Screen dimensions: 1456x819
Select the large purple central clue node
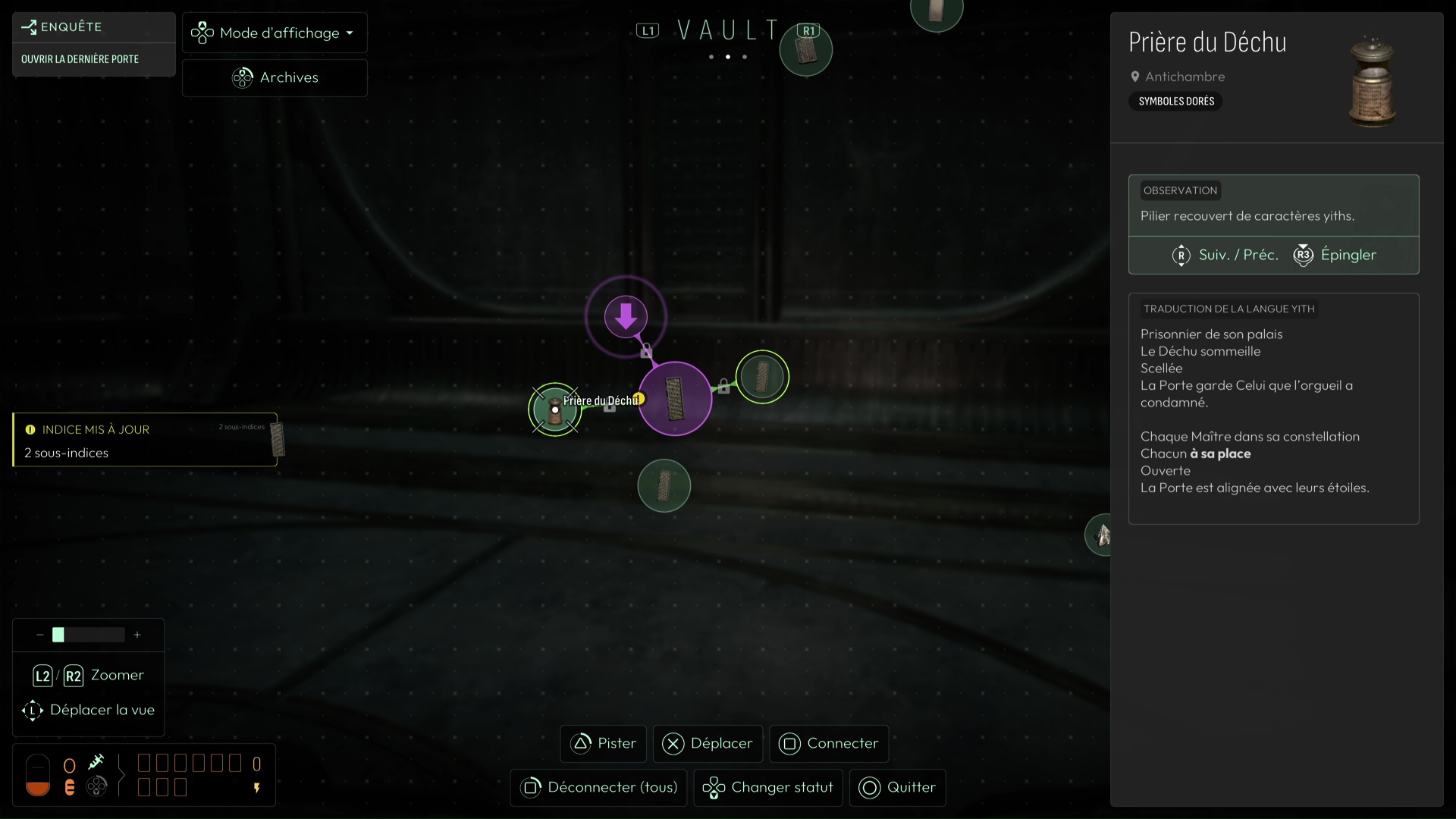(675, 399)
